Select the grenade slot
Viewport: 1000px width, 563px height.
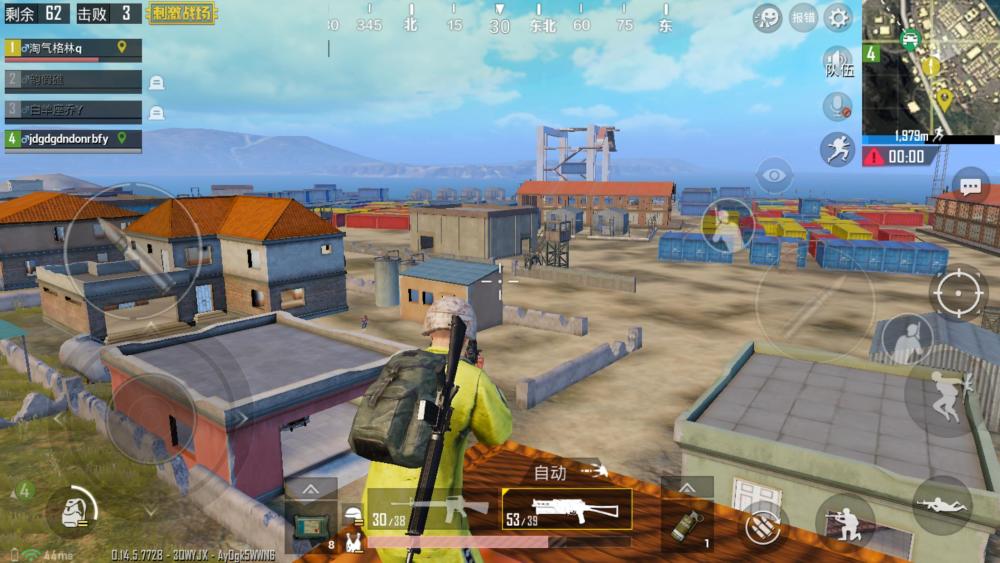click(688, 524)
